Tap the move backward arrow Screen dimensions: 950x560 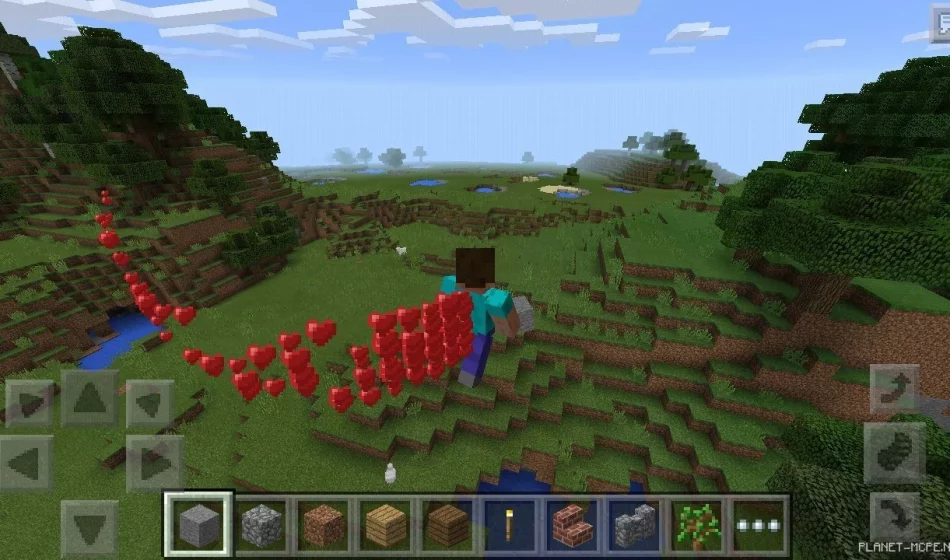(90, 526)
